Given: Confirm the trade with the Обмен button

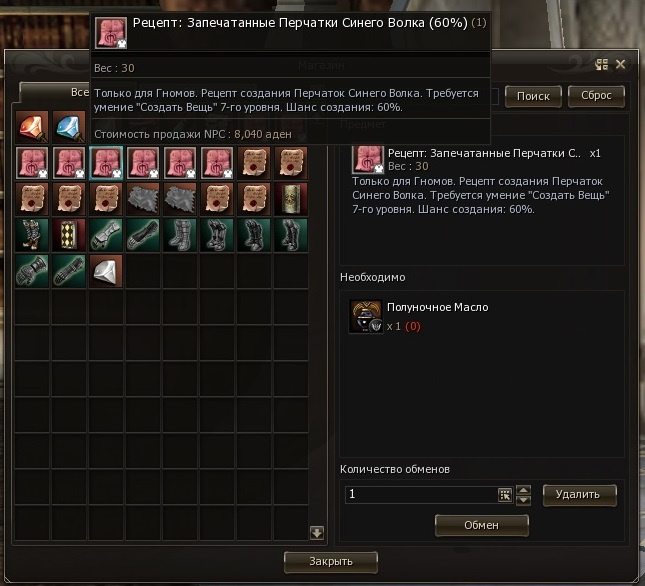Looking at the screenshot, I should pos(481,524).
